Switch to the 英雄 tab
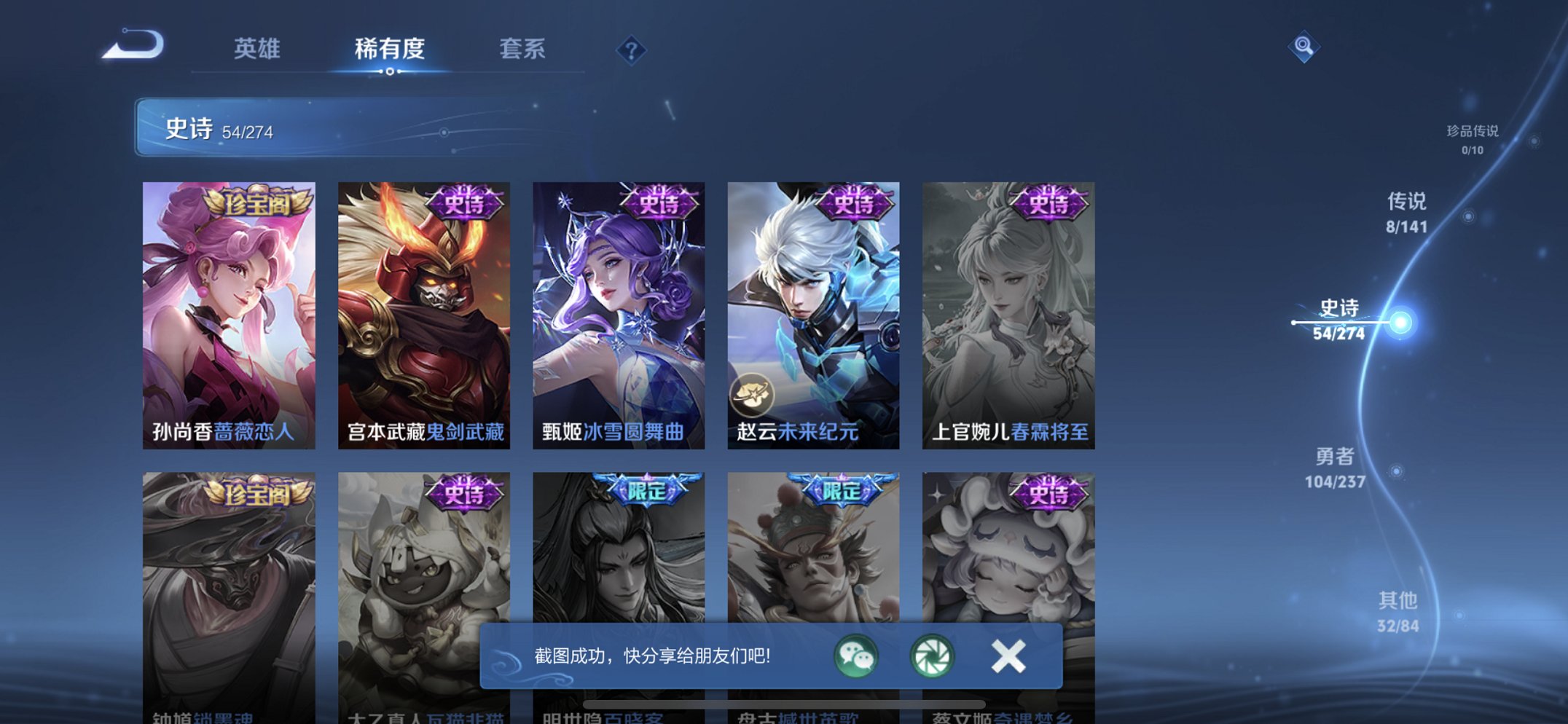 click(259, 50)
